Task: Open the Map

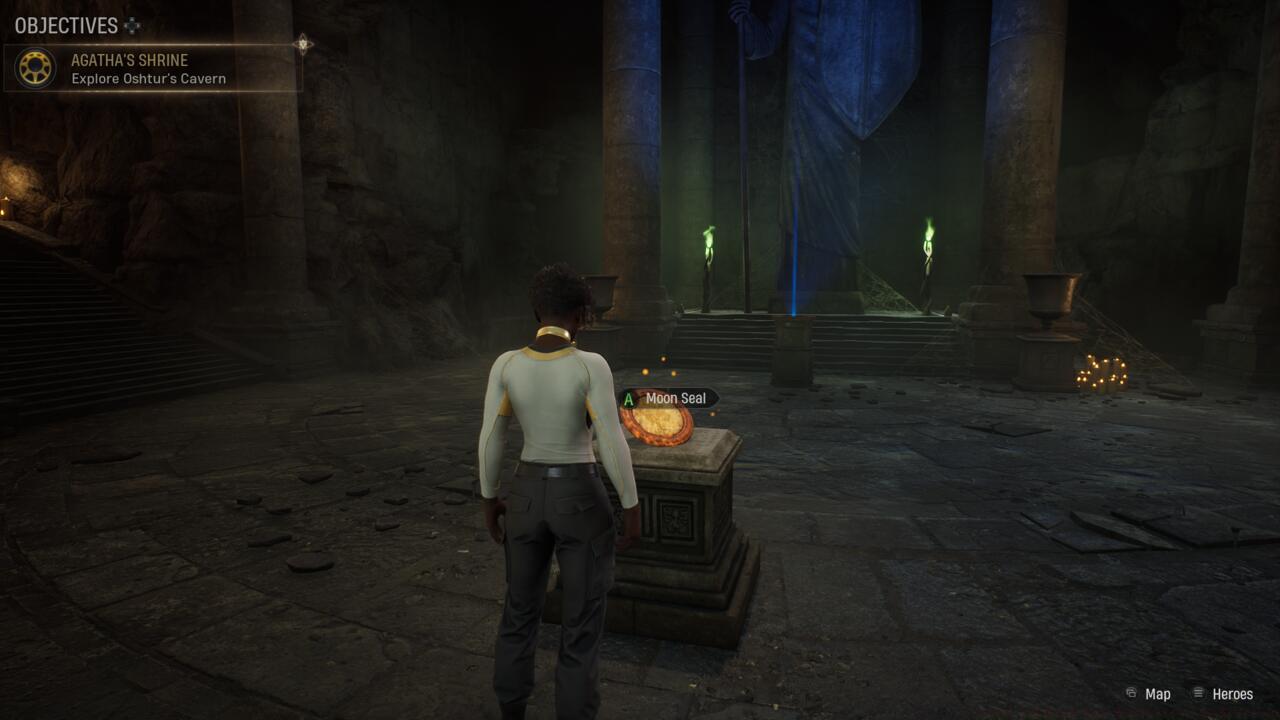Action: click(x=1148, y=694)
